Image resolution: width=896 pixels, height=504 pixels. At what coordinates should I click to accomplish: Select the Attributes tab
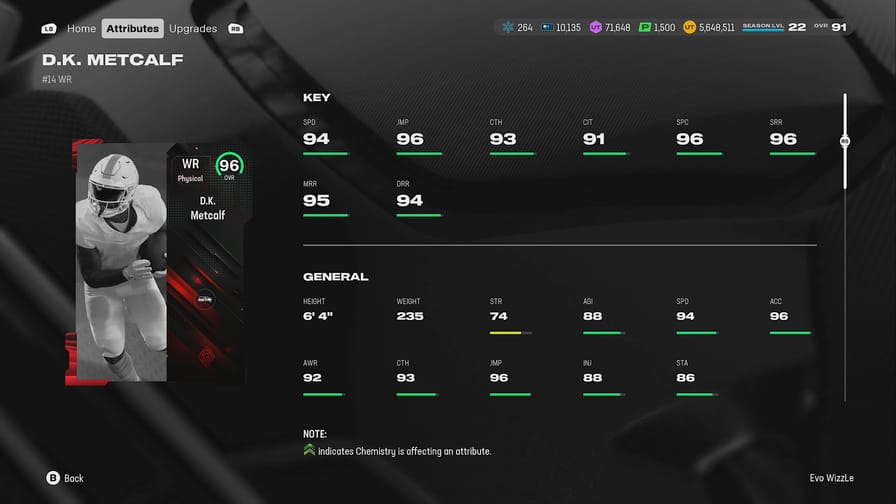(133, 28)
